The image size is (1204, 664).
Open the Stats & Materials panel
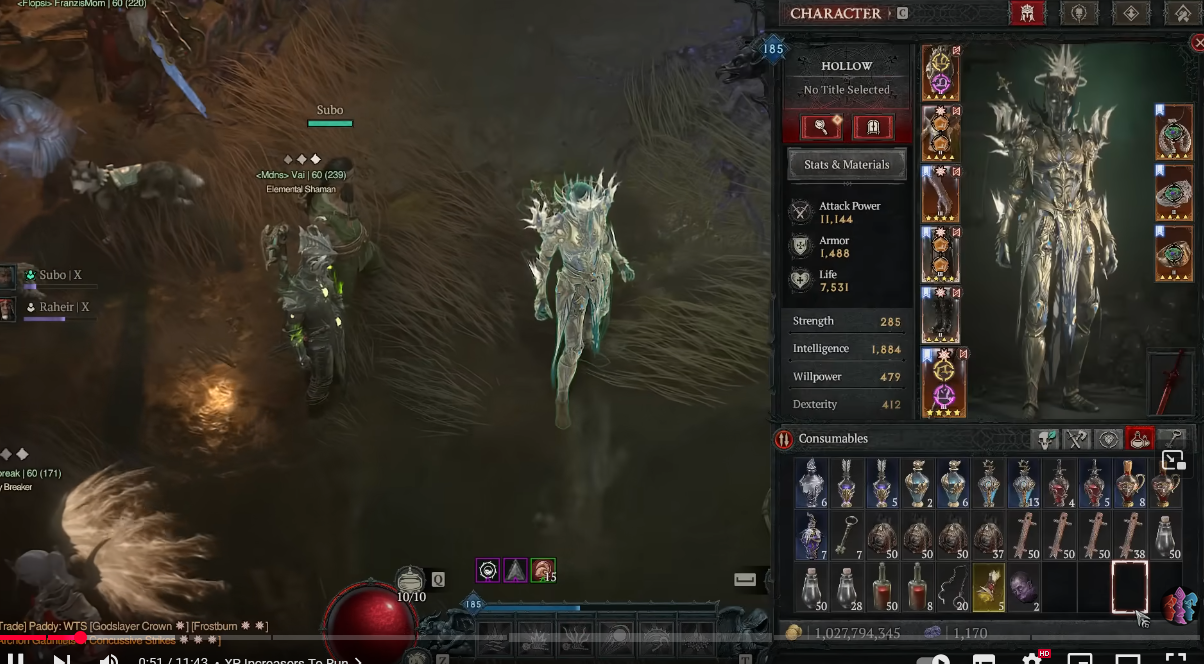[846, 165]
